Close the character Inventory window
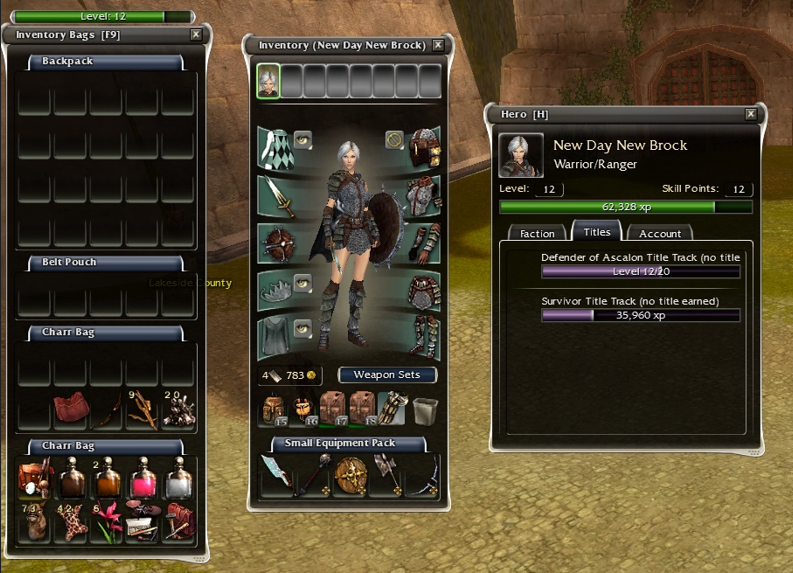The image size is (793, 573). tap(438, 45)
